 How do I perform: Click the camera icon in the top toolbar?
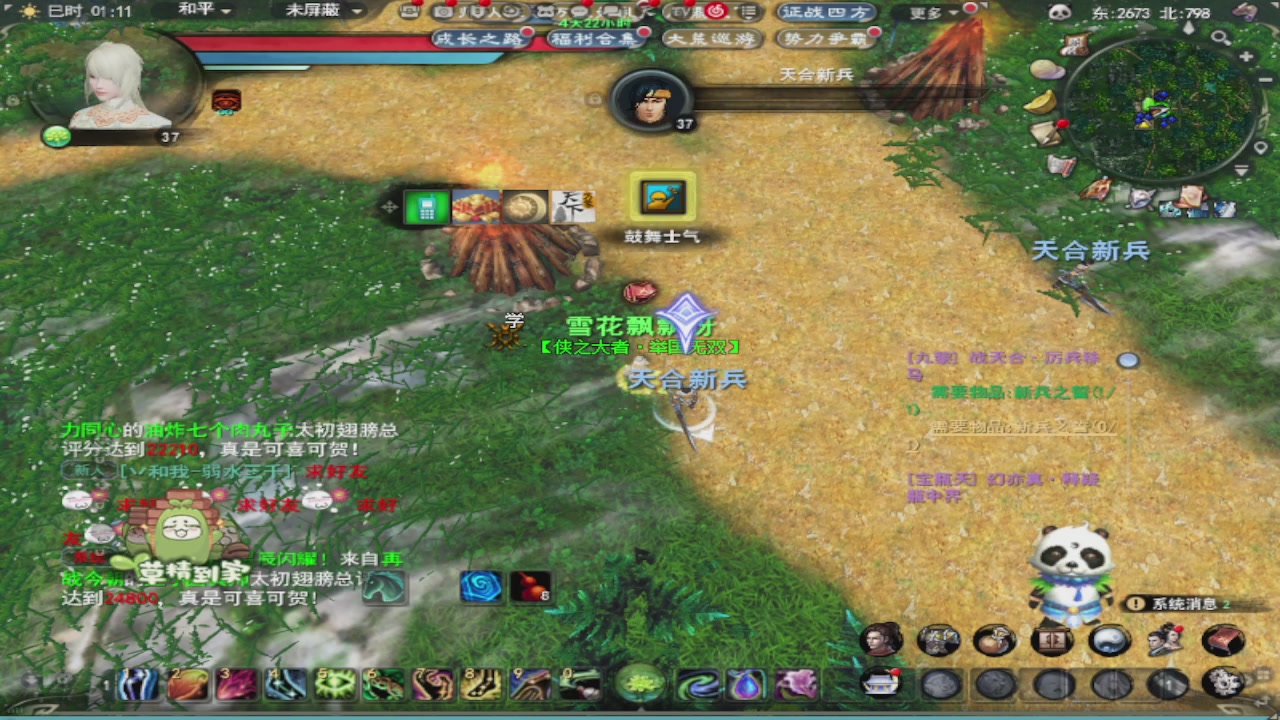click(443, 12)
